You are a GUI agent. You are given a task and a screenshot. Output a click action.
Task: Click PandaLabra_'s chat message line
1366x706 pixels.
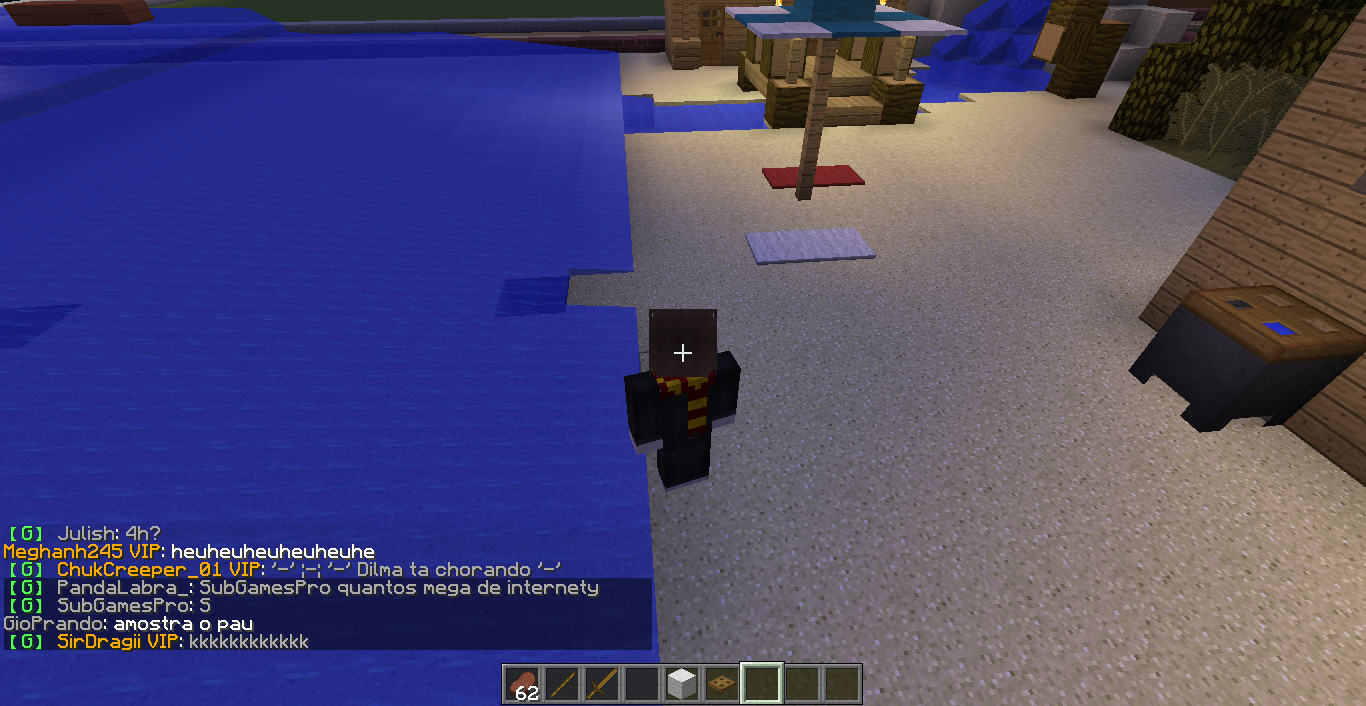pos(398,588)
